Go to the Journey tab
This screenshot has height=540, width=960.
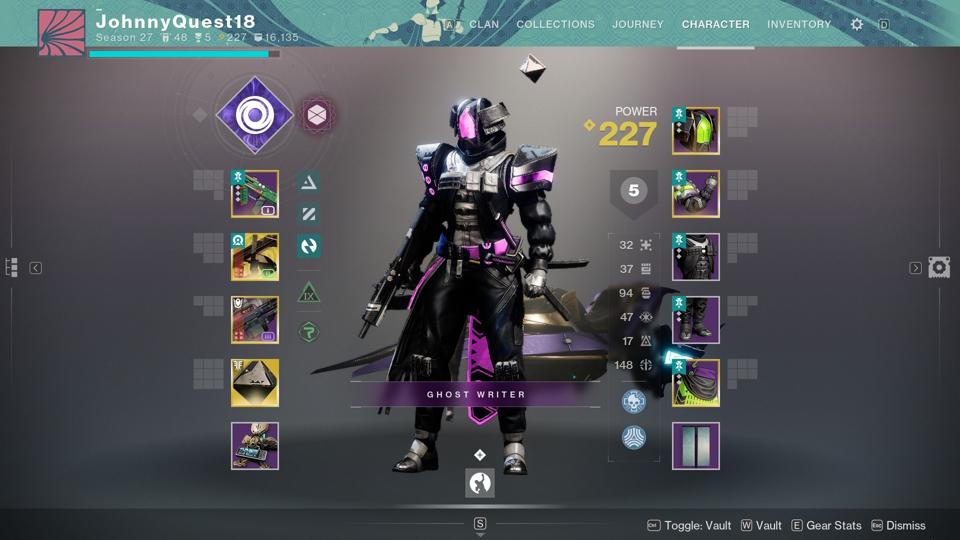tap(638, 24)
